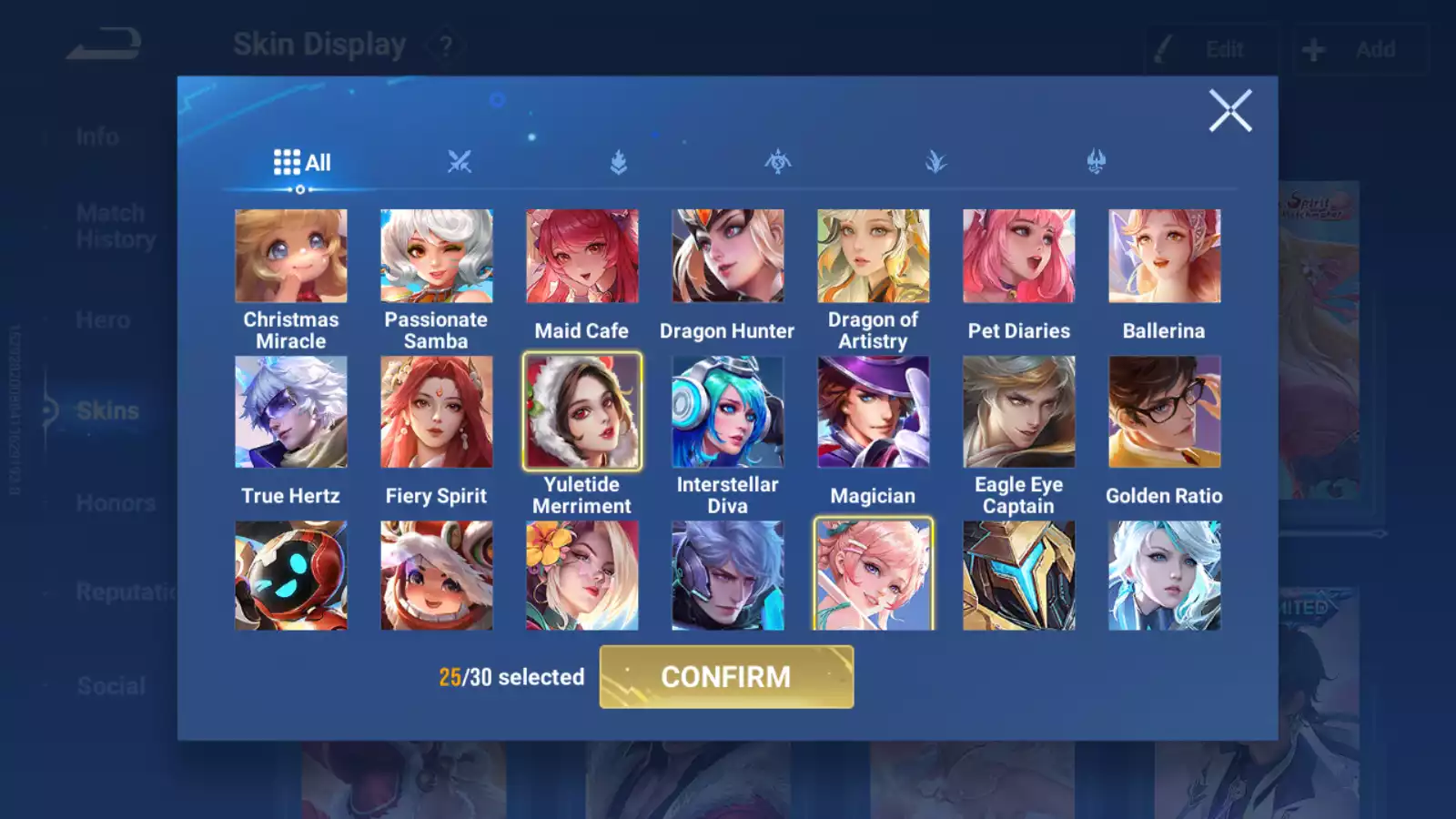The height and width of the screenshot is (819, 1456).
Task: Pick the Ballerina skin
Action: 1165,257
